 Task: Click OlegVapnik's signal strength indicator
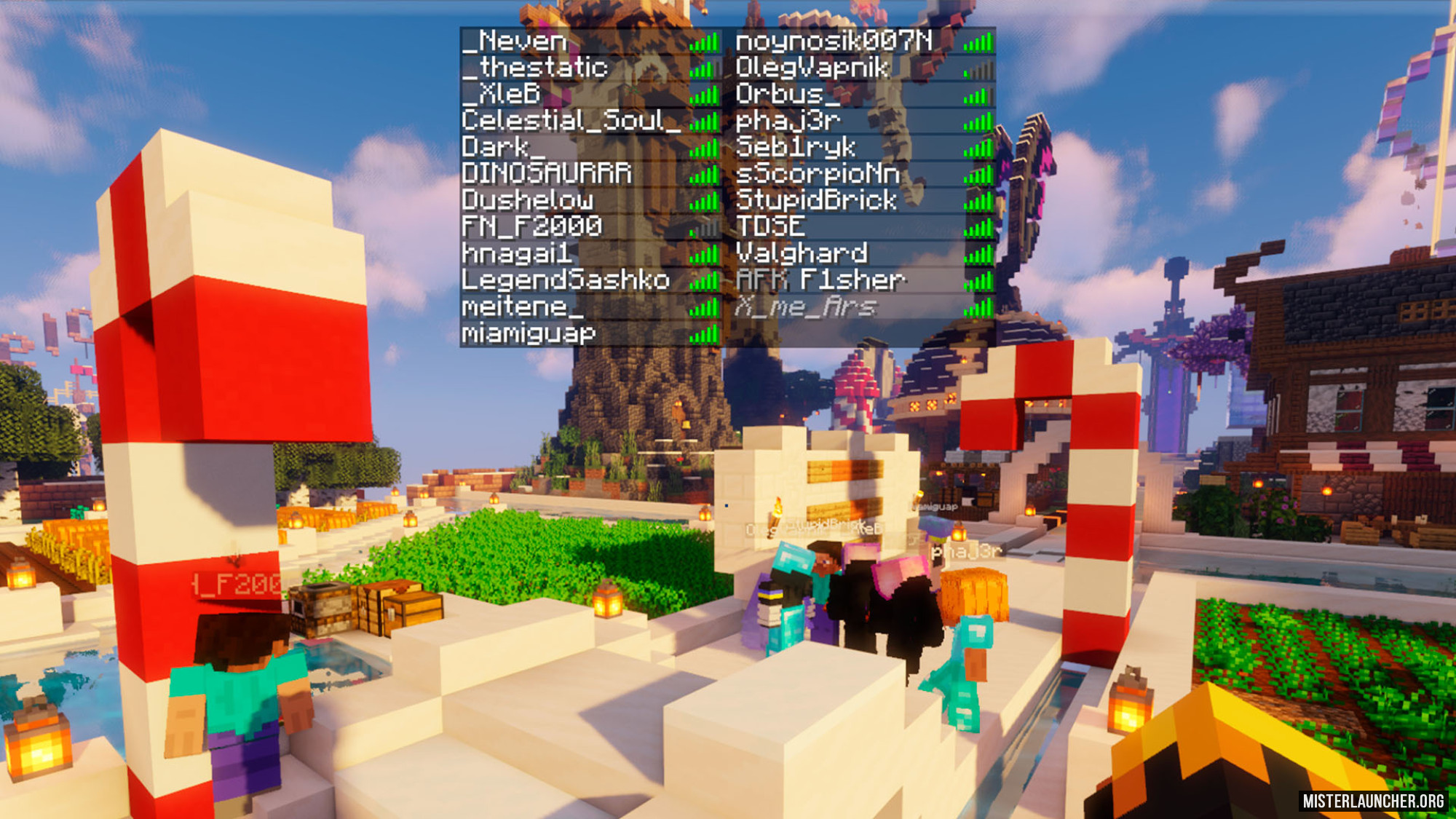pos(977,71)
